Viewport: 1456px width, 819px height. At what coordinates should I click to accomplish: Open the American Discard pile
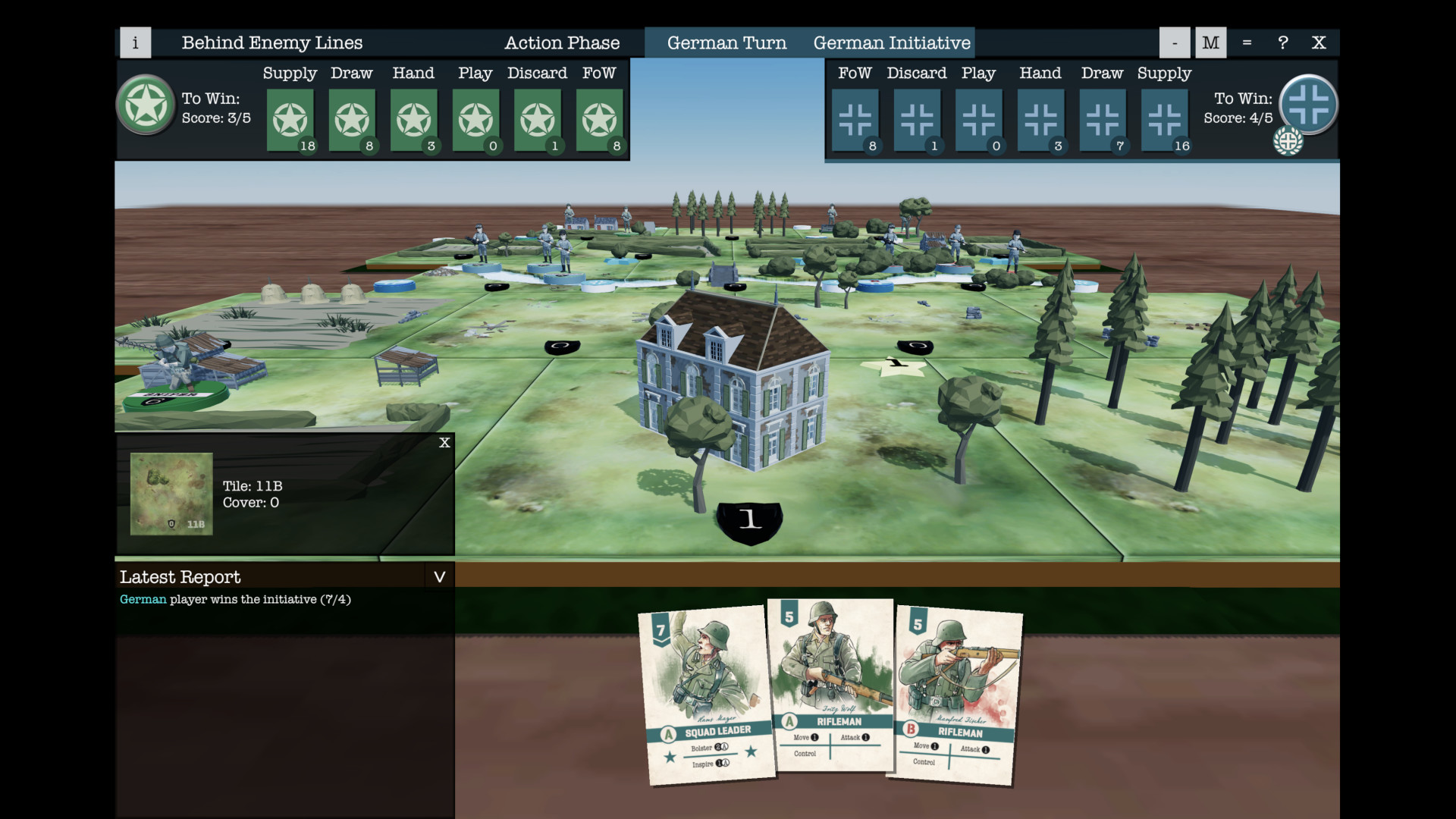pyautogui.click(x=538, y=119)
